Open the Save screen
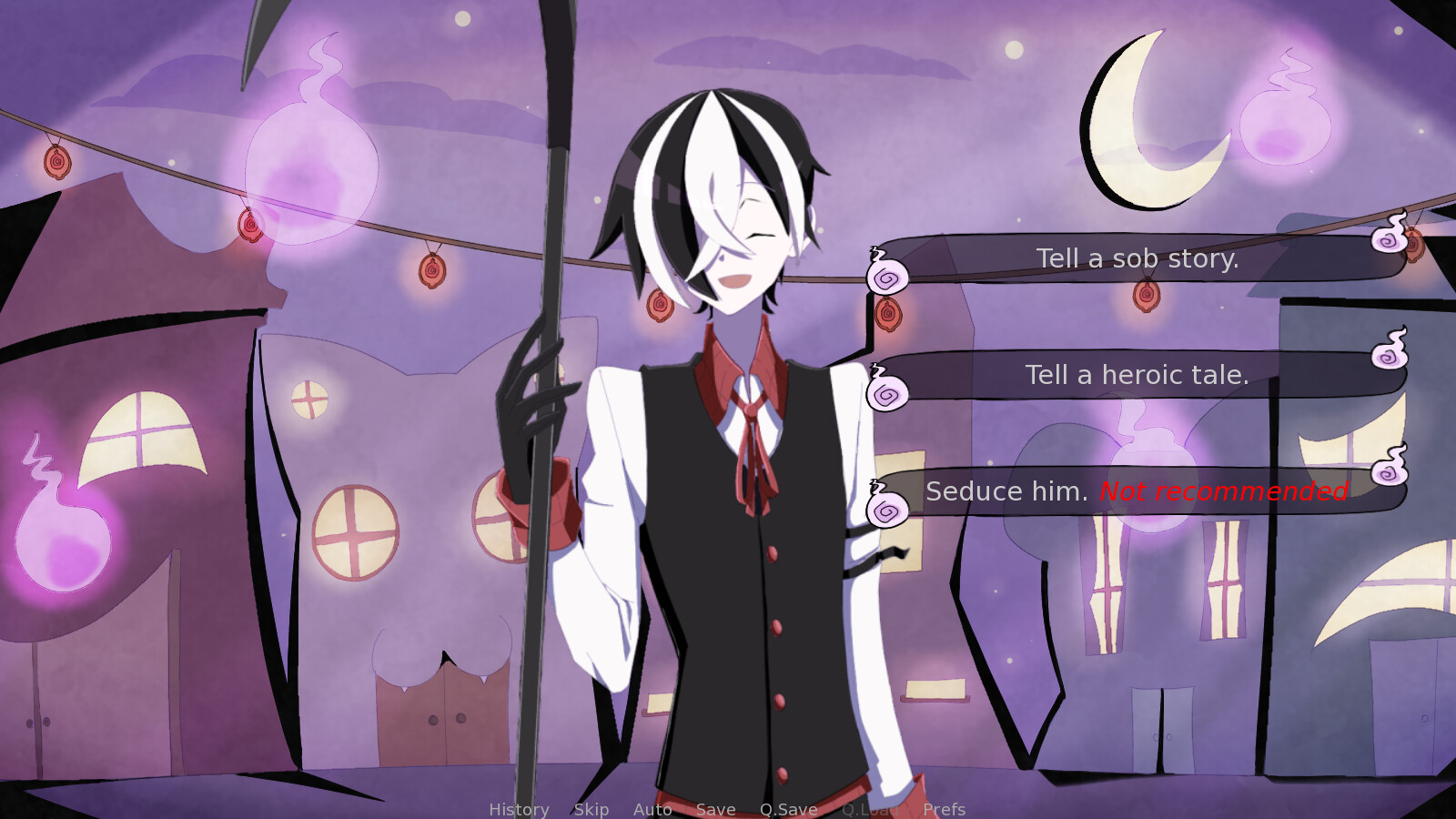 [715, 810]
